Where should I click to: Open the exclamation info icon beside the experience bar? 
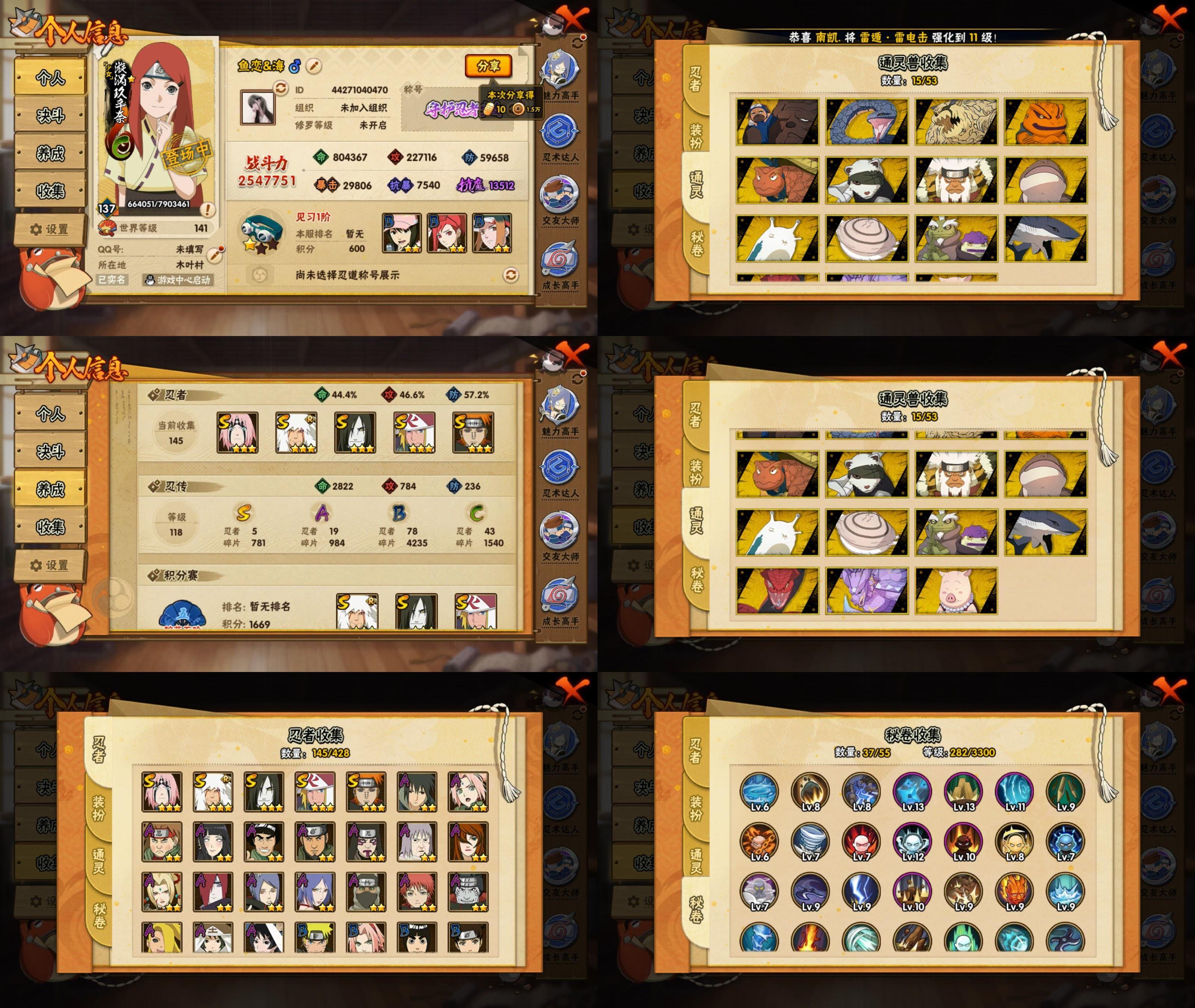[x=207, y=210]
